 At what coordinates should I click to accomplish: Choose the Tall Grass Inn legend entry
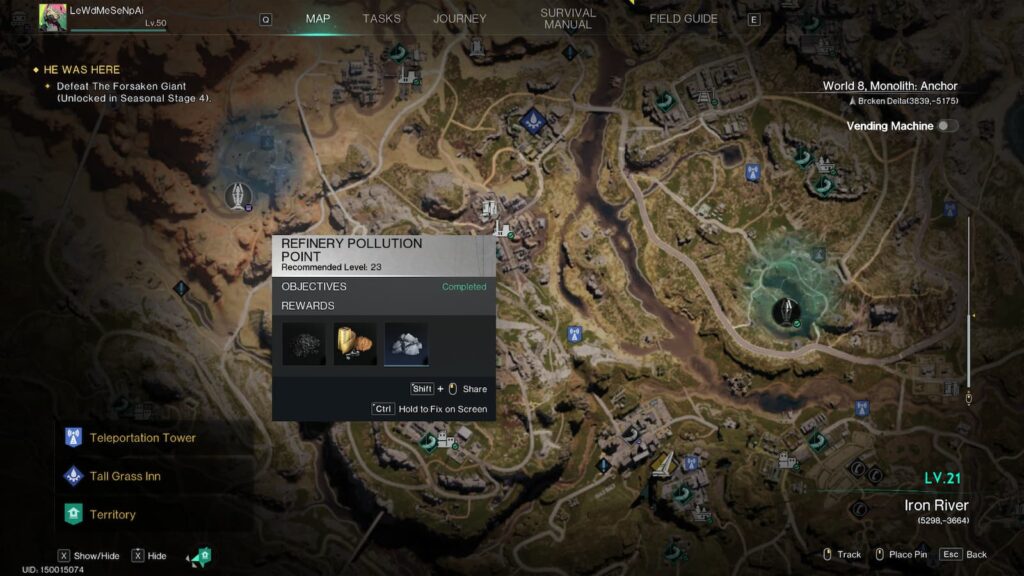[124, 476]
